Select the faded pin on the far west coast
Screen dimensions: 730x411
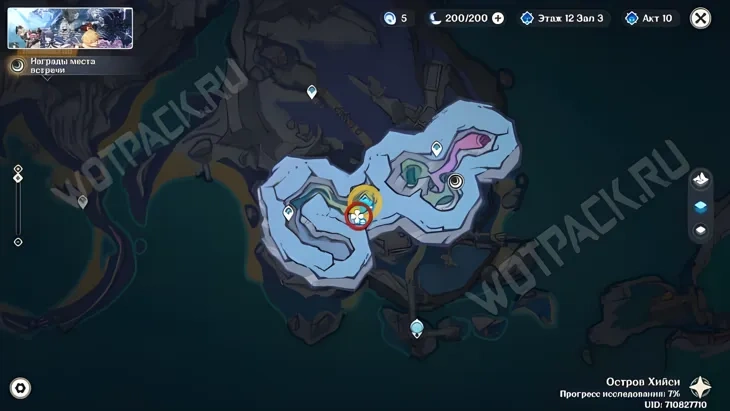83,202
